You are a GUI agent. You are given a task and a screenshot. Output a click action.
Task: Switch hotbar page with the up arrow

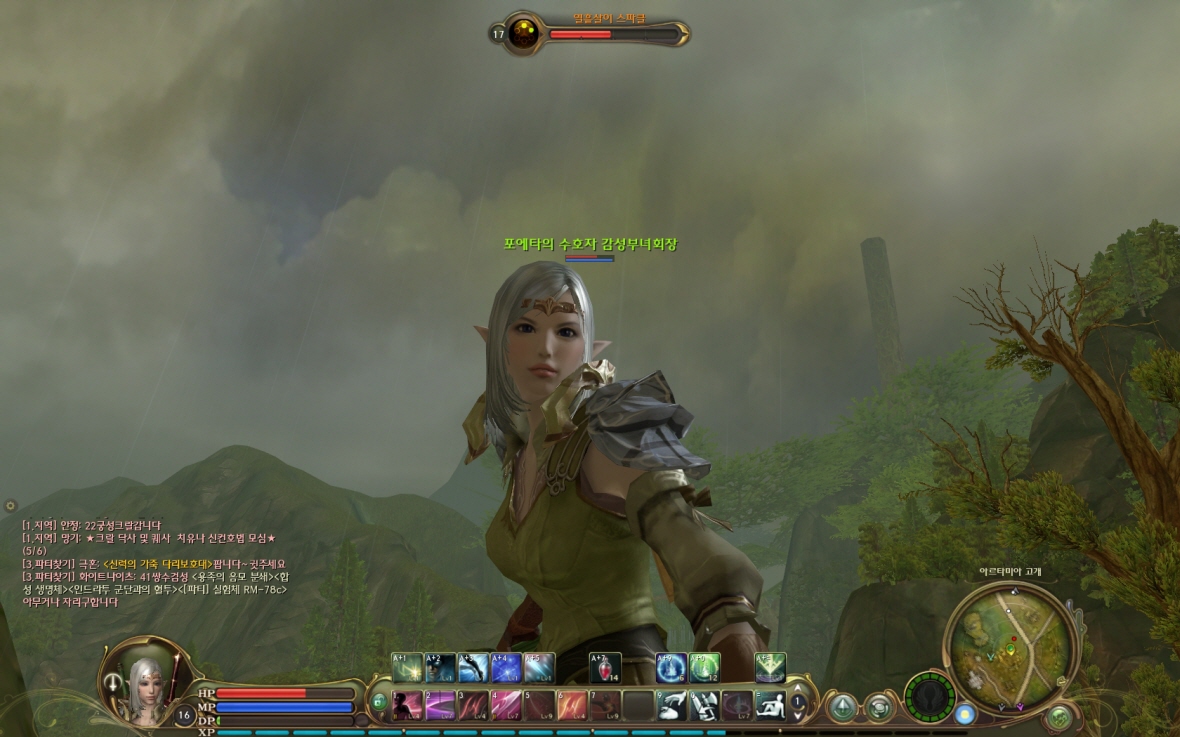[x=797, y=687]
